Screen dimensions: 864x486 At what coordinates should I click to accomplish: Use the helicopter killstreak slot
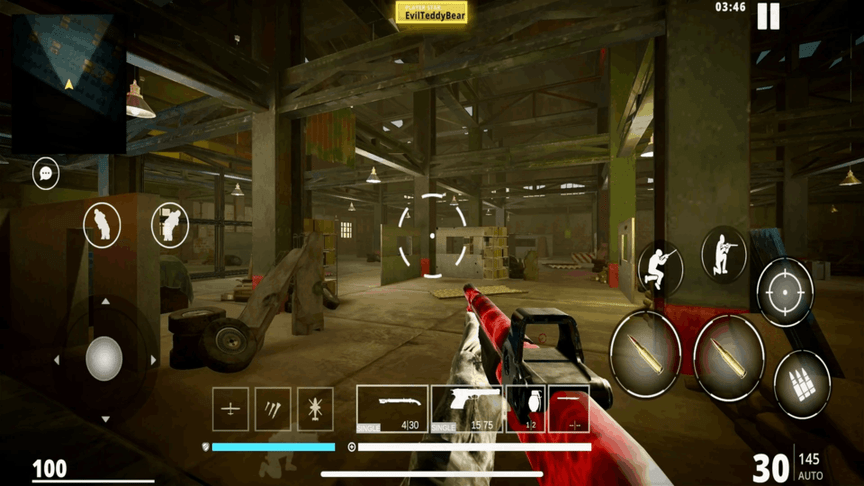coord(316,409)
